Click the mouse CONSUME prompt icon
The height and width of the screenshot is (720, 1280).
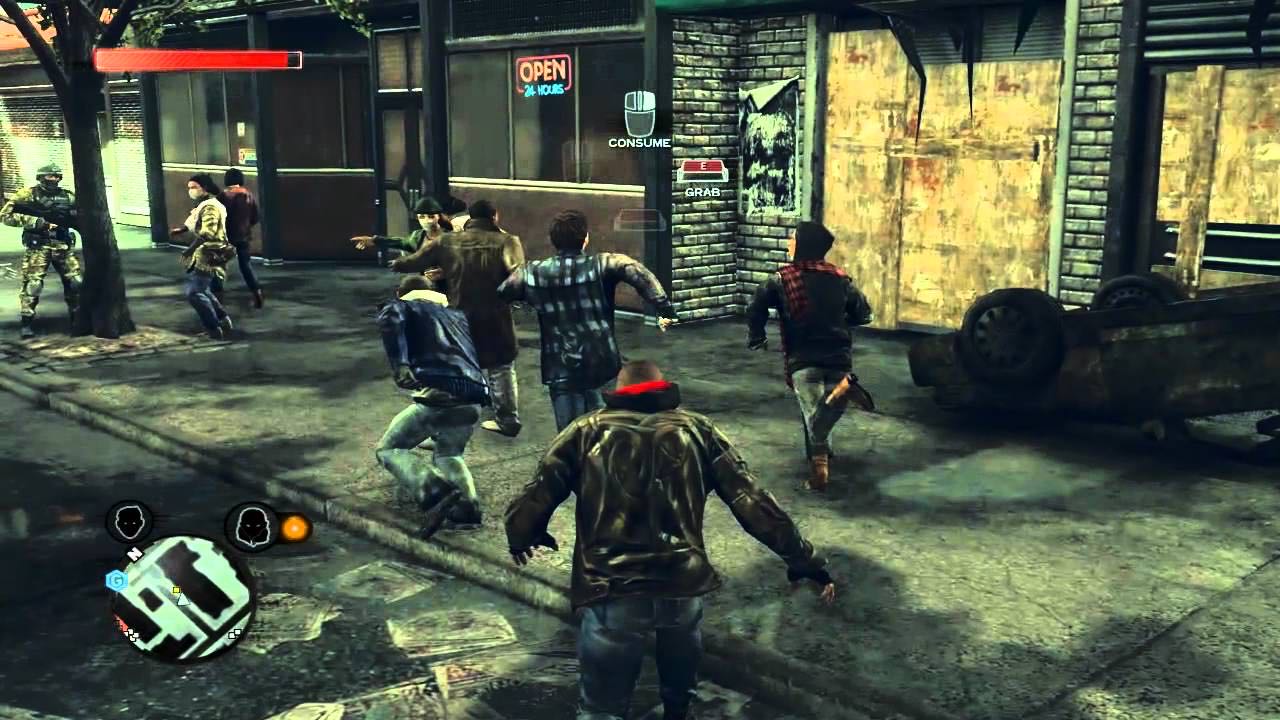639,113
